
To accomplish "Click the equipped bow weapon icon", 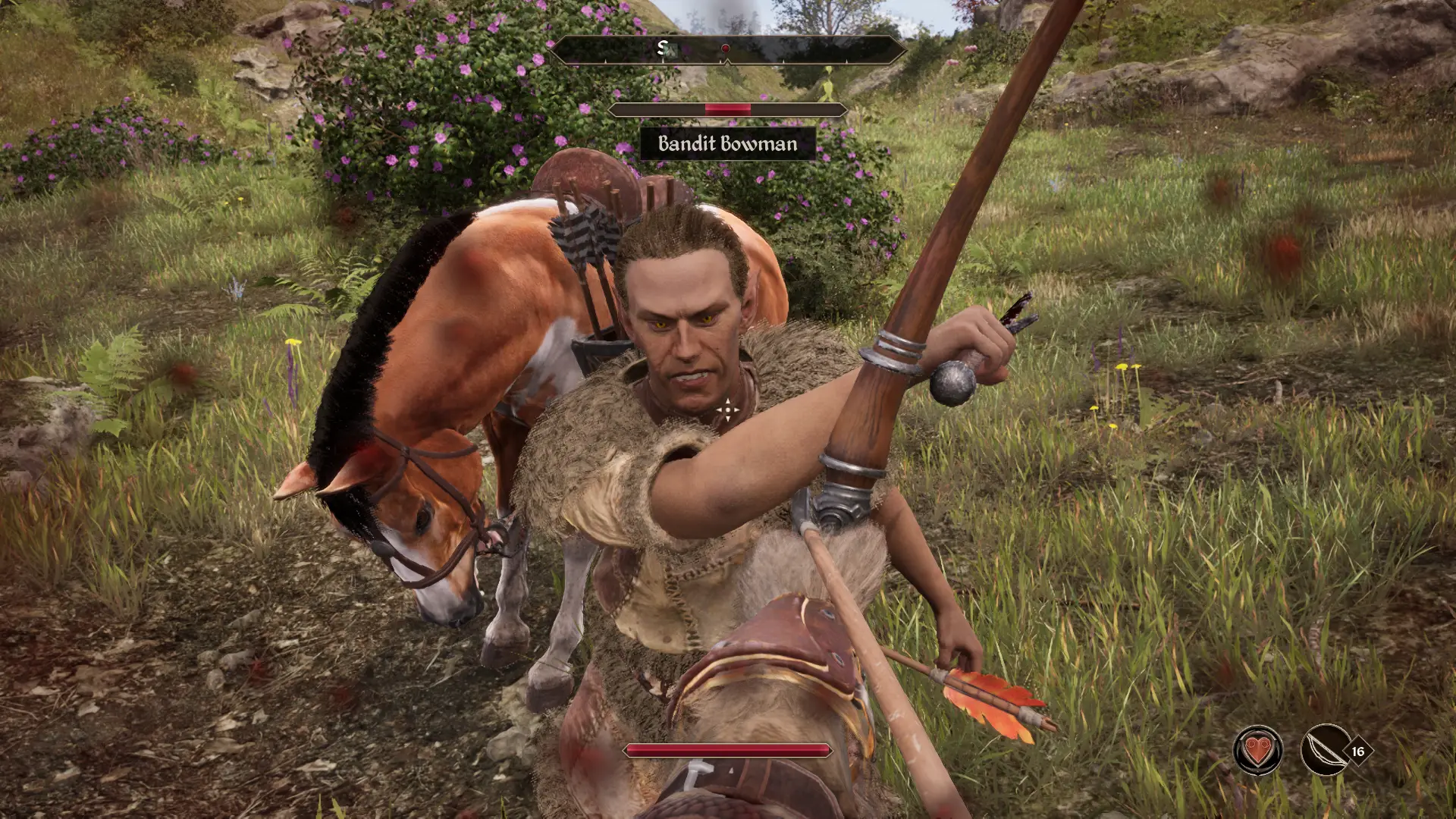I will pyautogui.click(x=1324, y=751).
